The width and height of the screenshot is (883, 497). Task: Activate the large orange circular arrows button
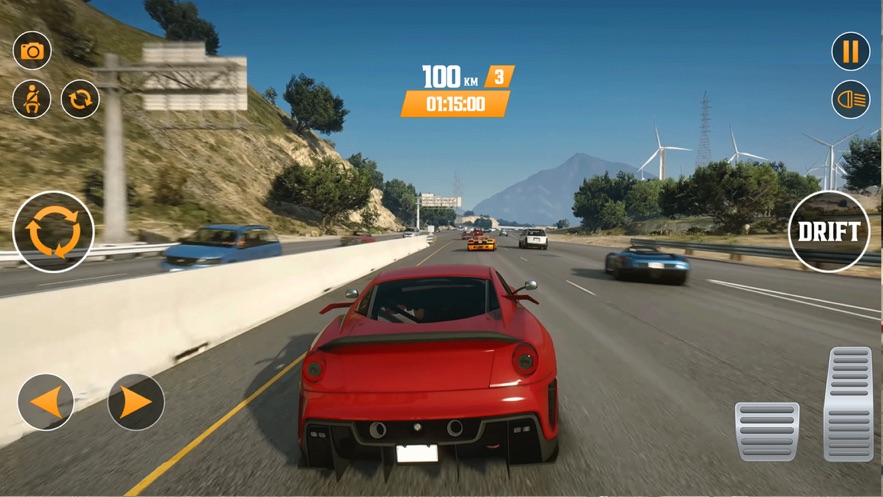pos(53,232)
